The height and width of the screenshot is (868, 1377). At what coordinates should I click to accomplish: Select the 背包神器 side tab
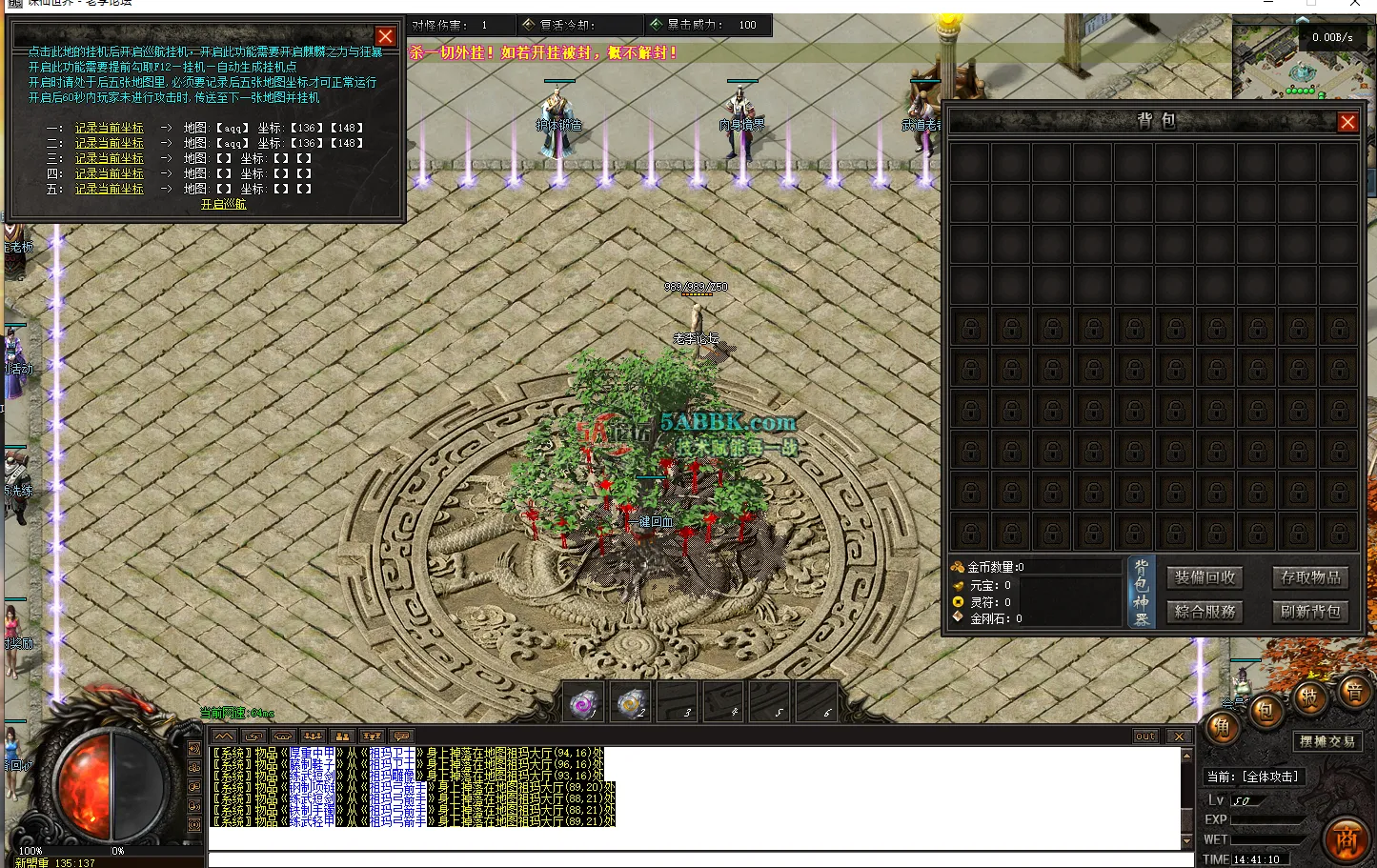pos(1143,591)
